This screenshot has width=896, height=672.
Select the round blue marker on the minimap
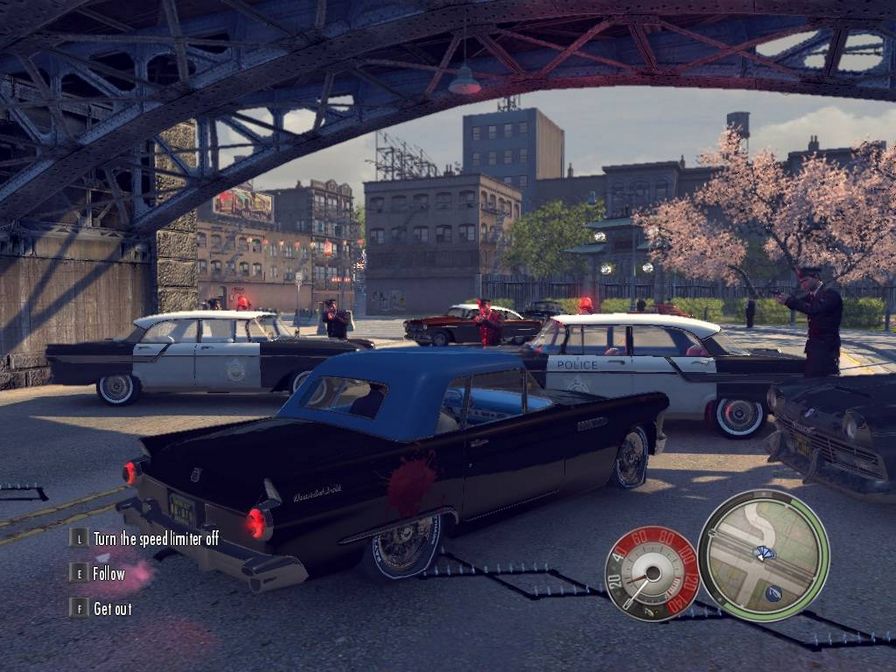[x=774, y=593]
